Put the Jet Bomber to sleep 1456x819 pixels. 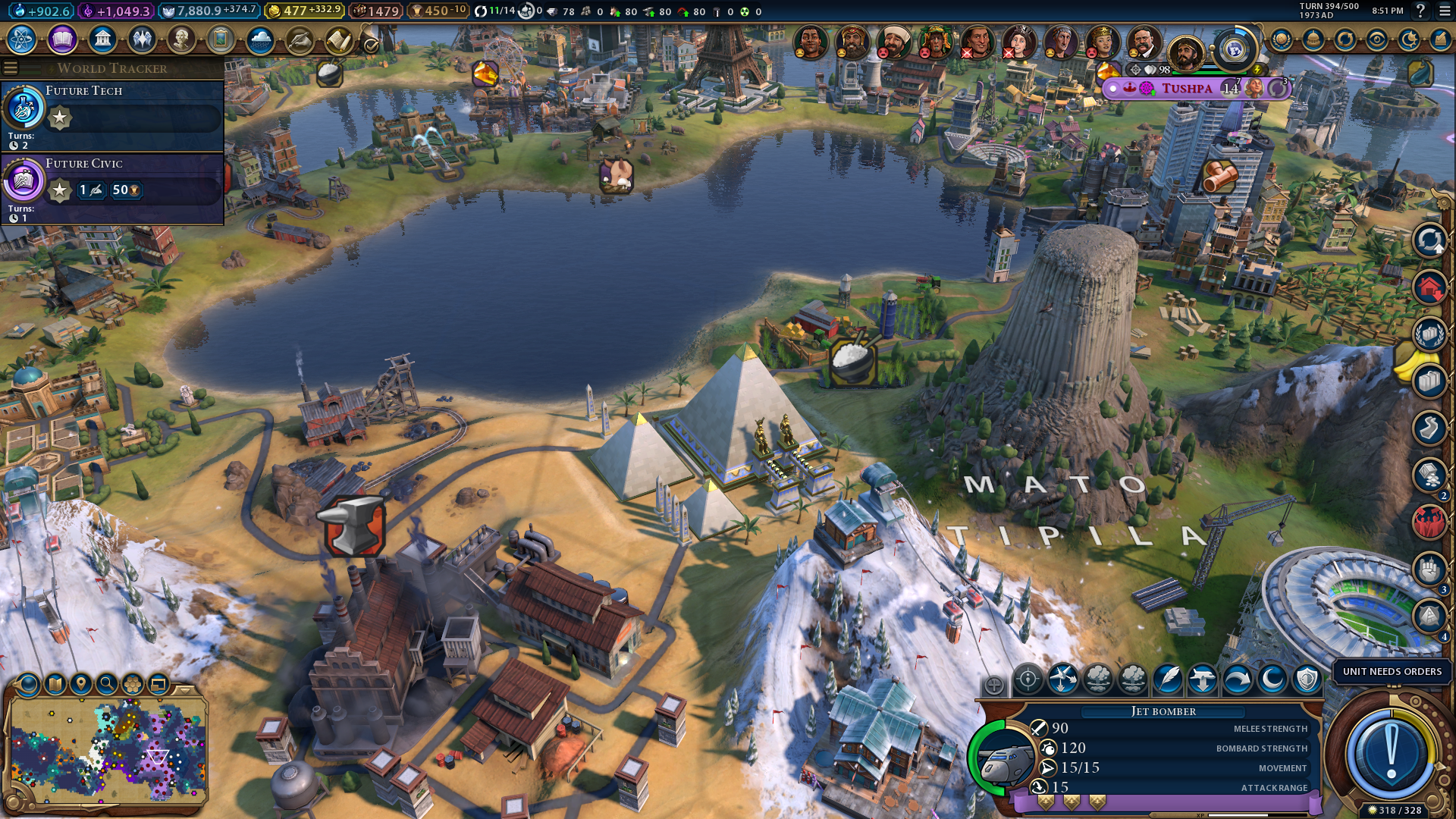click(1272, 679)
